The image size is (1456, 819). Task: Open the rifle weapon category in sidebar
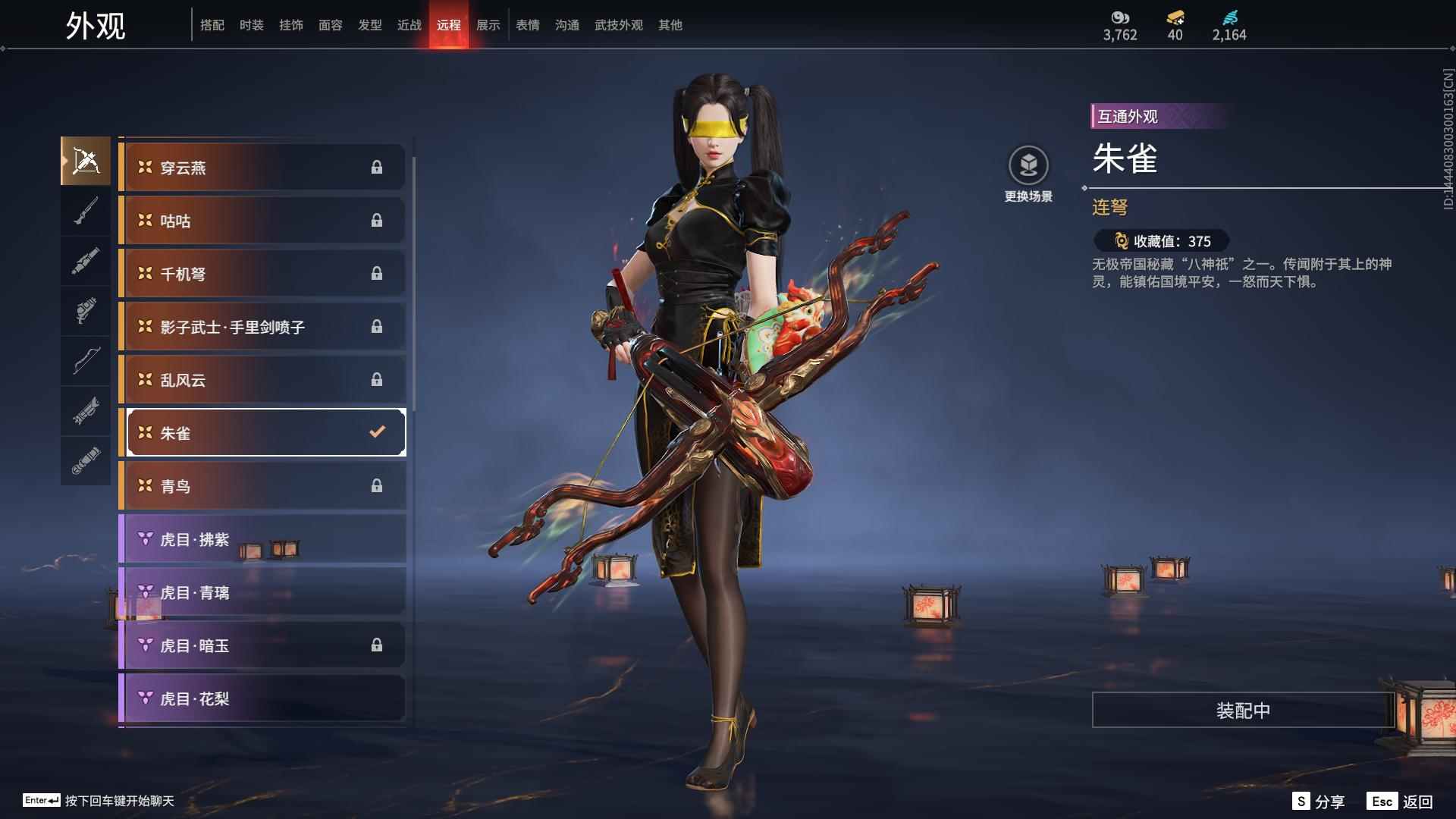pyautogui.click(x=86, y=211)
